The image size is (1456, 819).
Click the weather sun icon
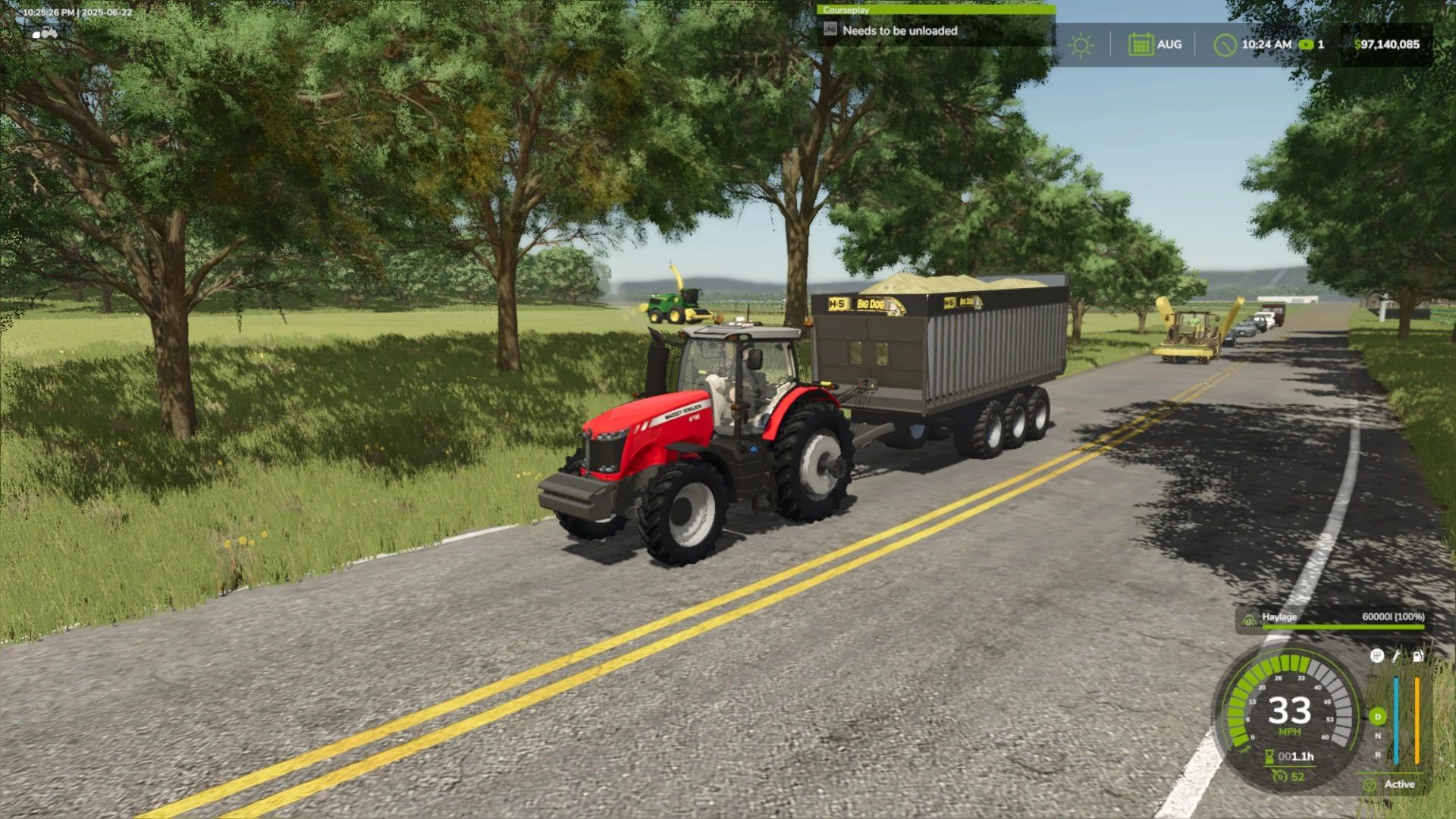click(1081, 44)
